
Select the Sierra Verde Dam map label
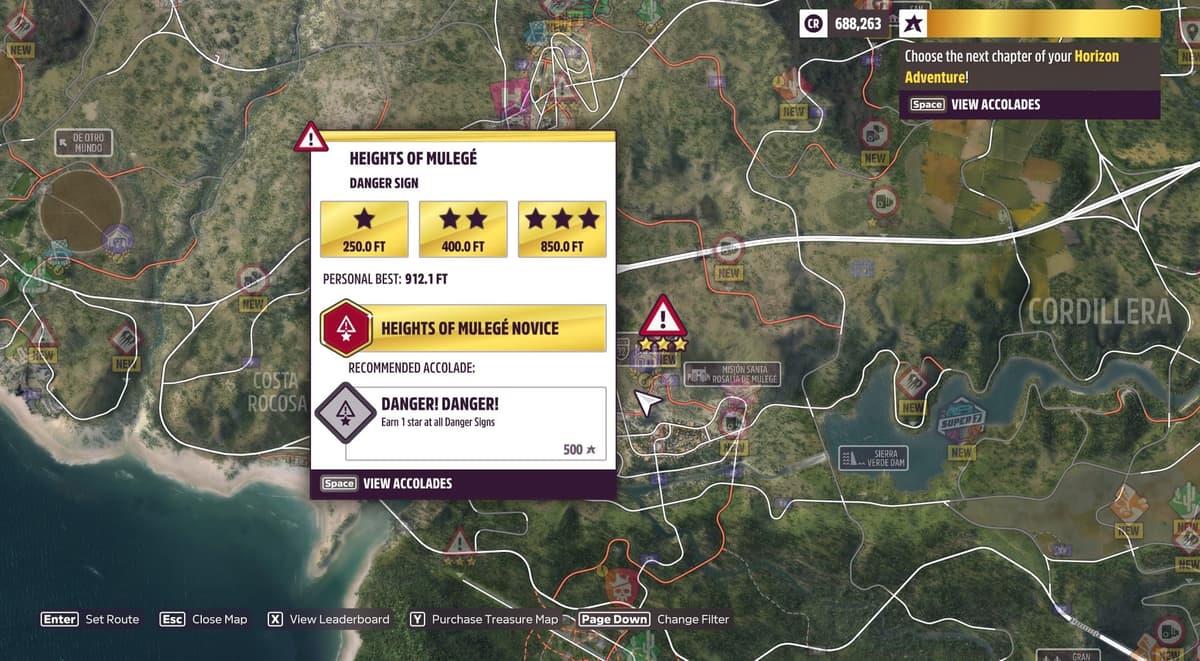pyautogui.click(x=875, y=458)
